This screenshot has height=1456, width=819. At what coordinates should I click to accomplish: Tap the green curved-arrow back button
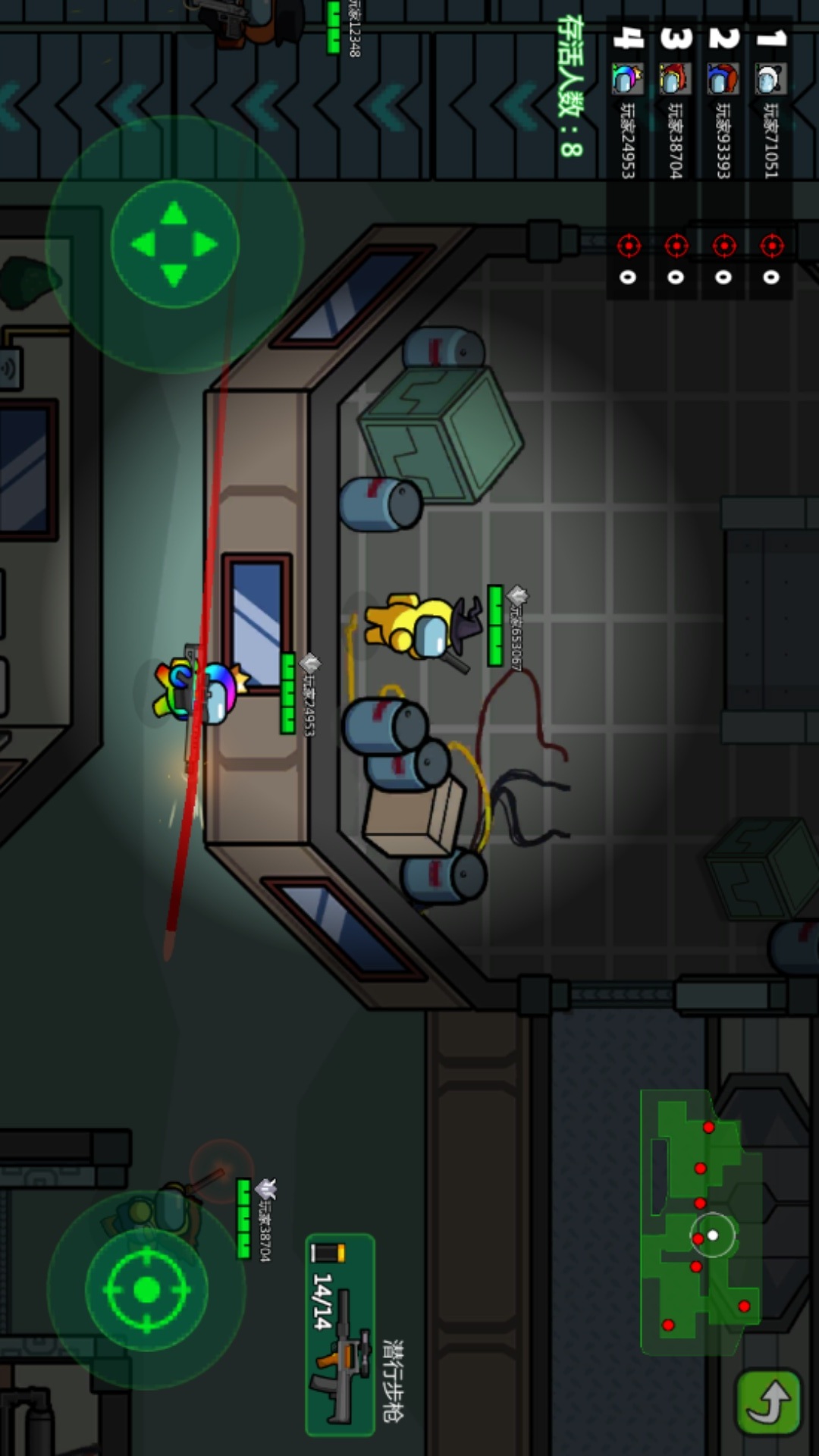pos(768,1403)
